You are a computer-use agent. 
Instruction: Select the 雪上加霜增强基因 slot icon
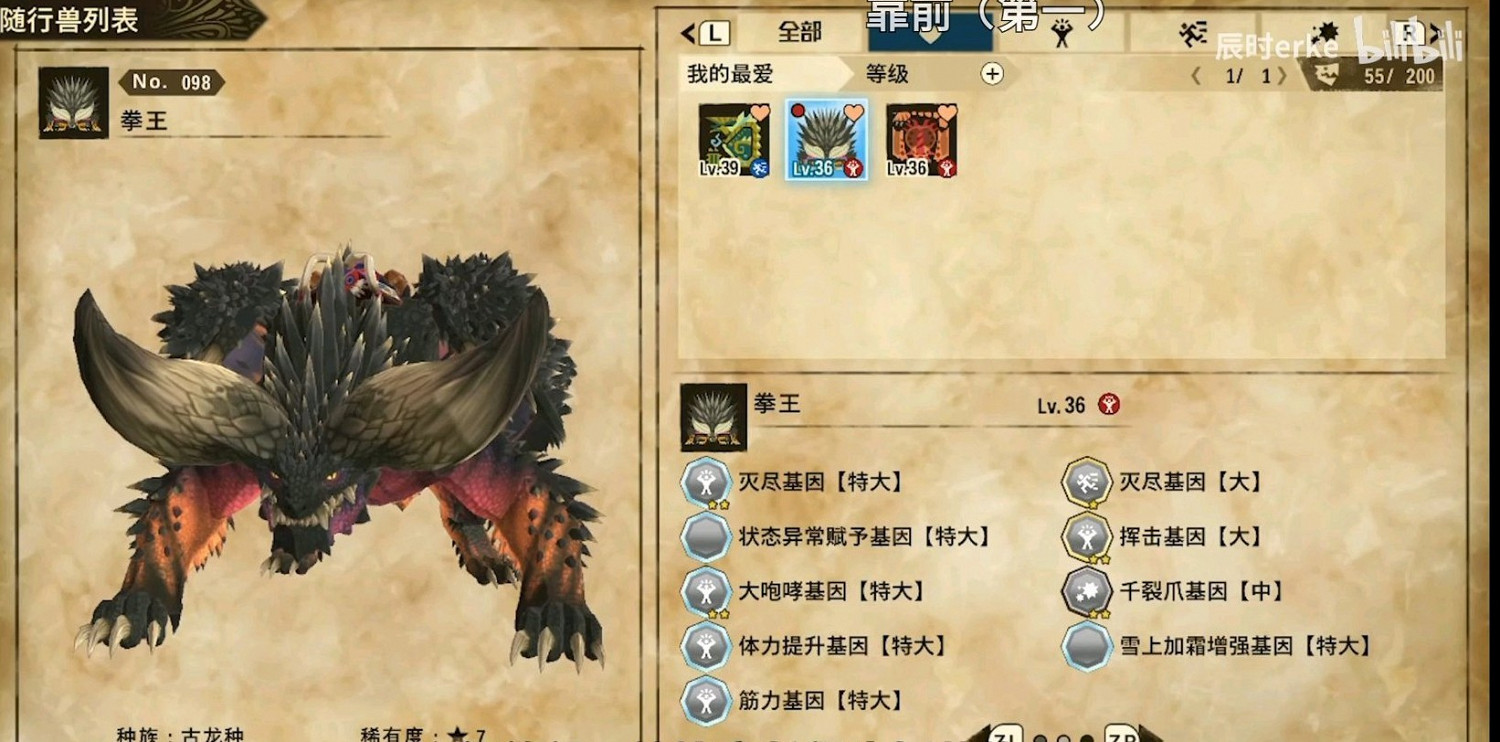pyautogui.click(x=1085, y=647)
